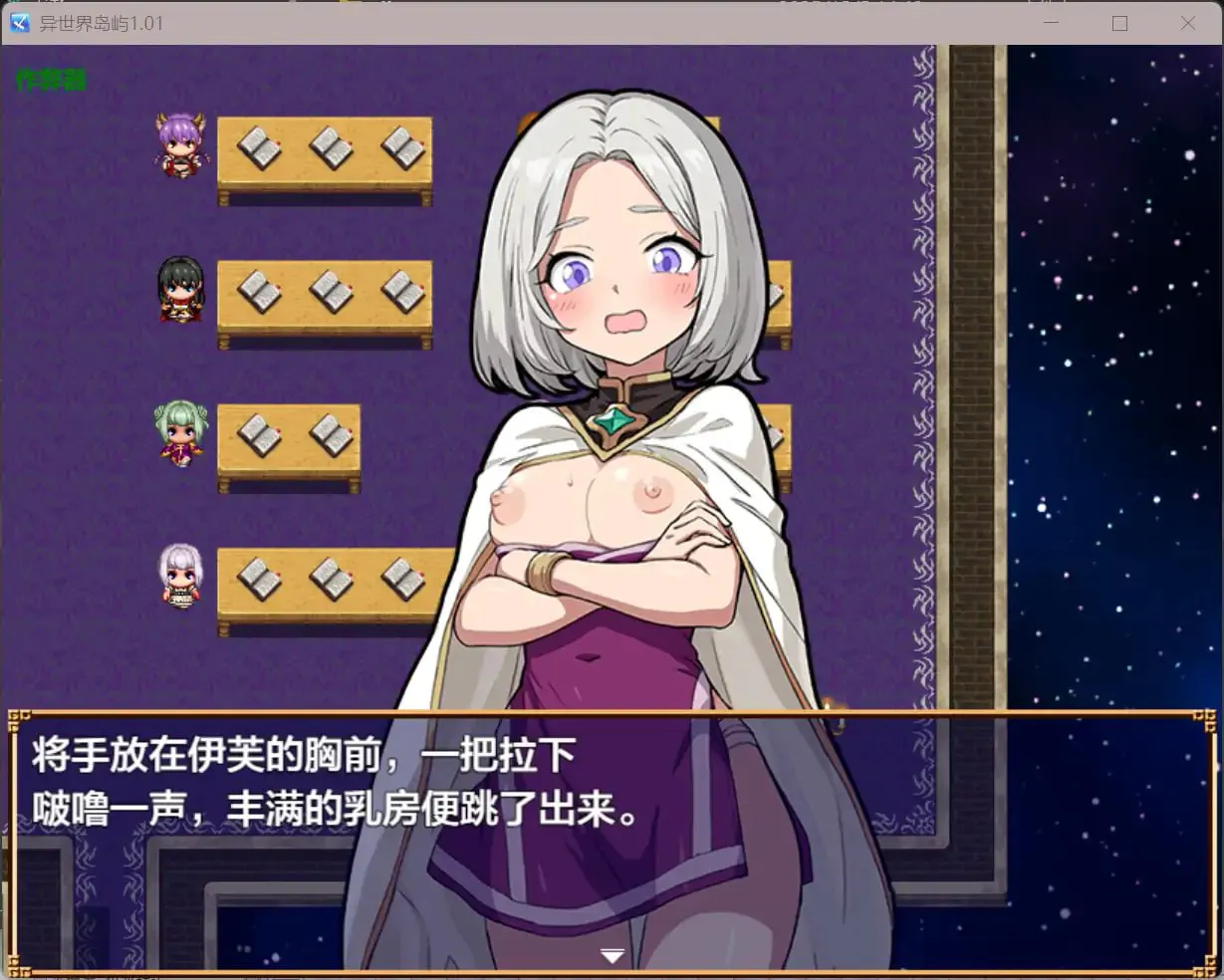The width and height of the screenshot is (1224, 980).
Task: Maximize the game window
Action: coord(1119,23)
